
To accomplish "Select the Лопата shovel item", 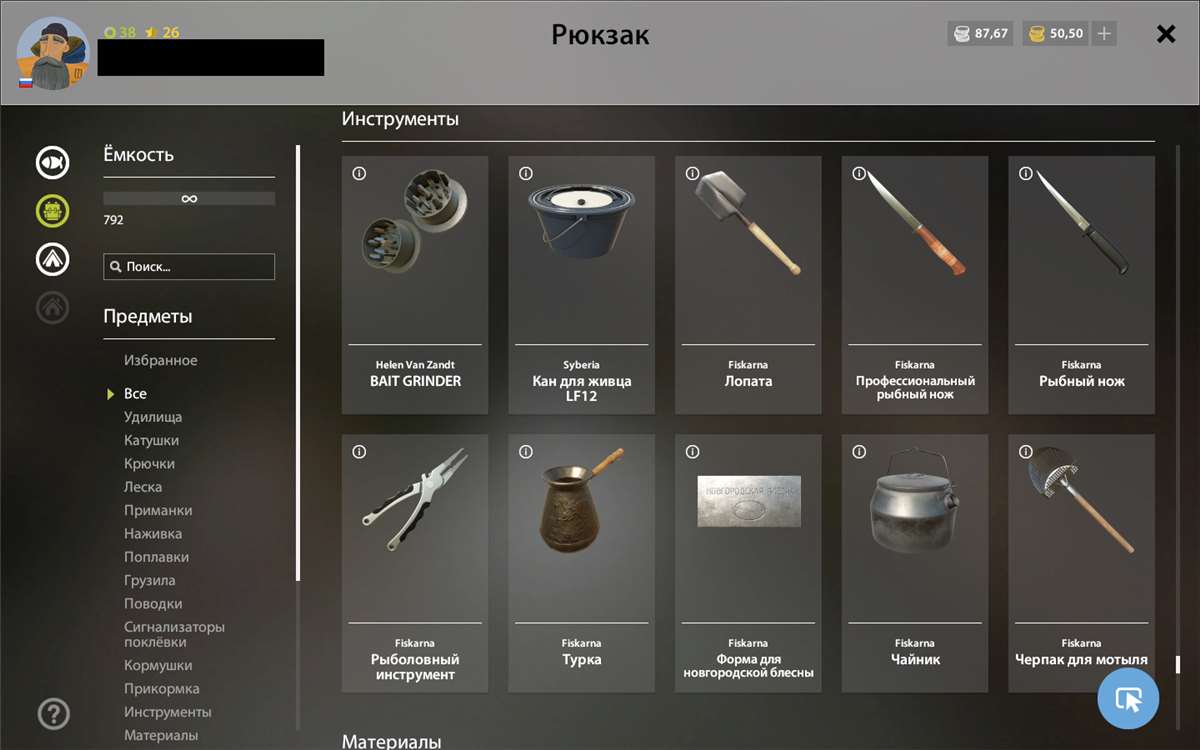I will (748, 284).
